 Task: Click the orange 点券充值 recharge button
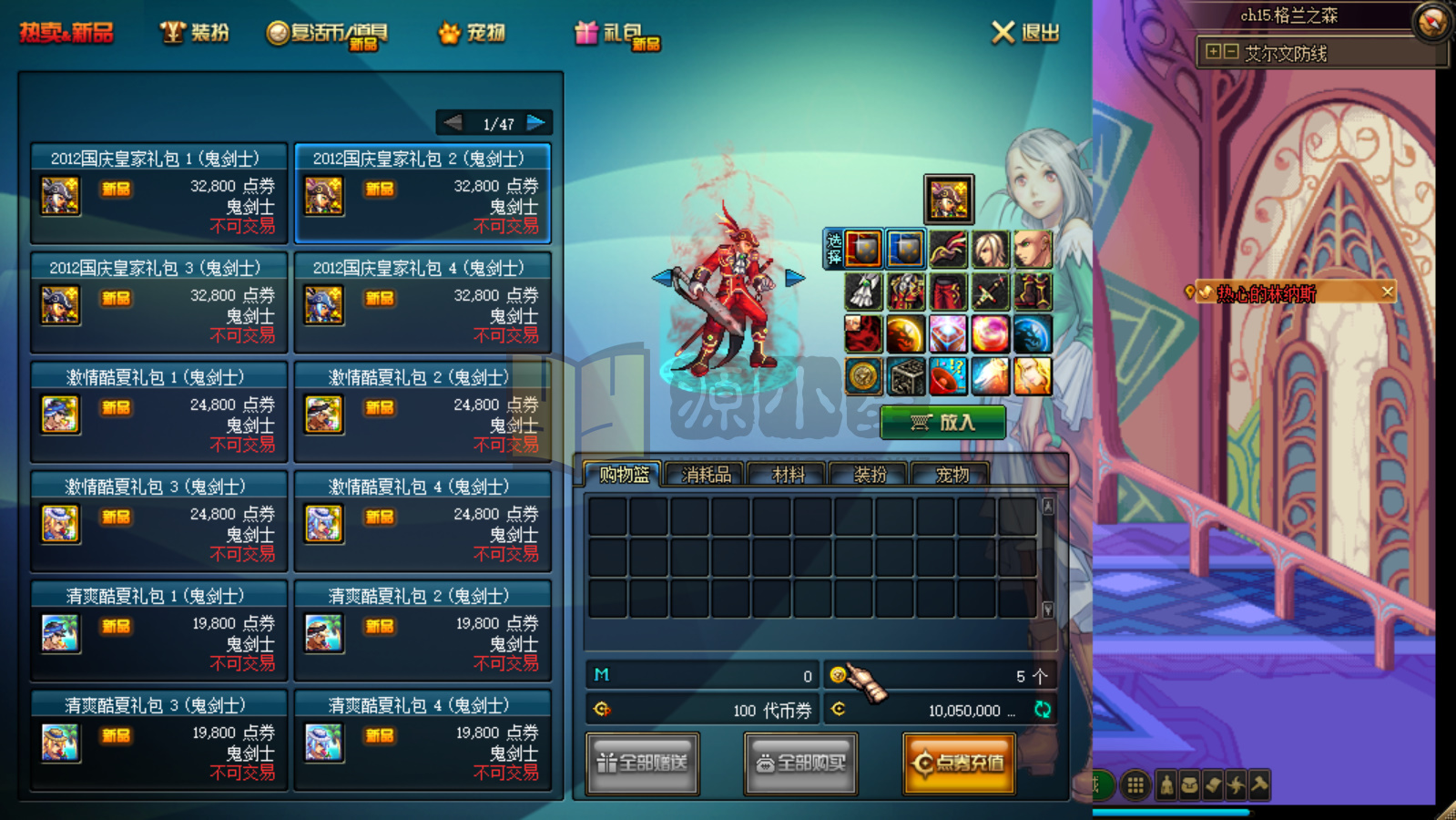click(958, 764)
